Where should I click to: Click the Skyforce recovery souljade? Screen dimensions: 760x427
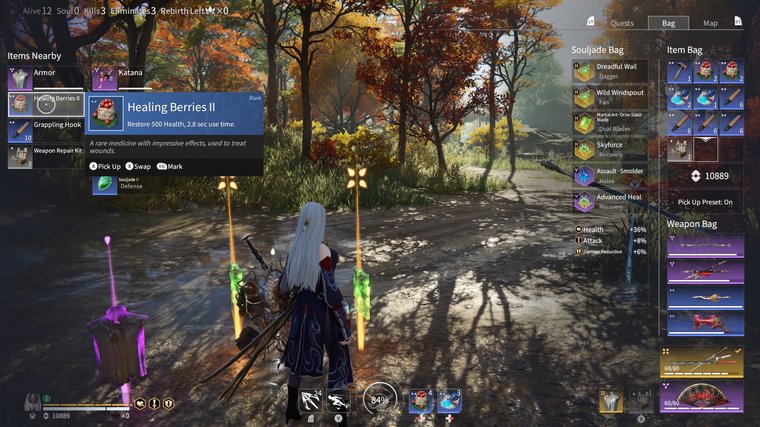(610, 149)
